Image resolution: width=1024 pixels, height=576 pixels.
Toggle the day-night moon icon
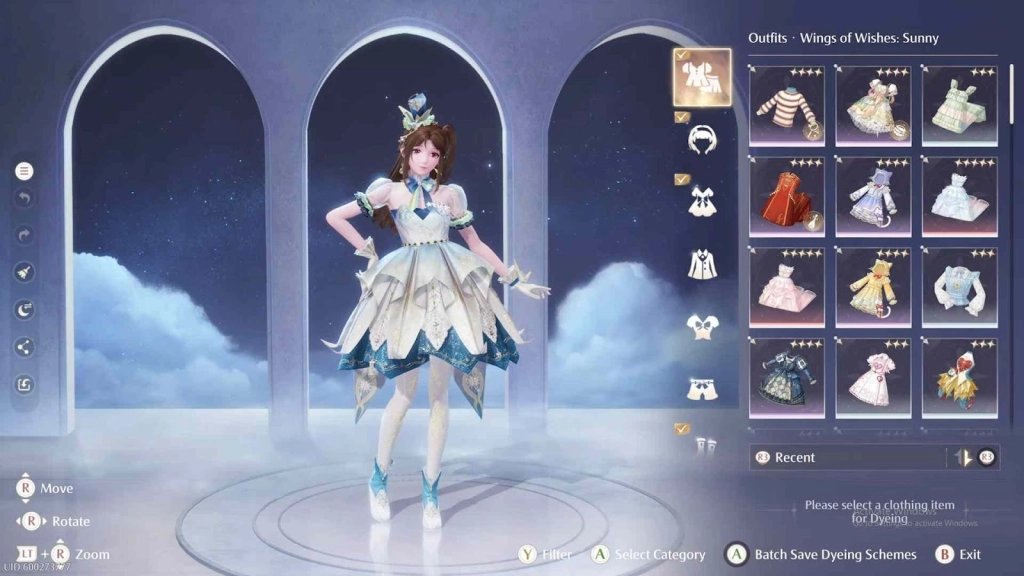24,310
